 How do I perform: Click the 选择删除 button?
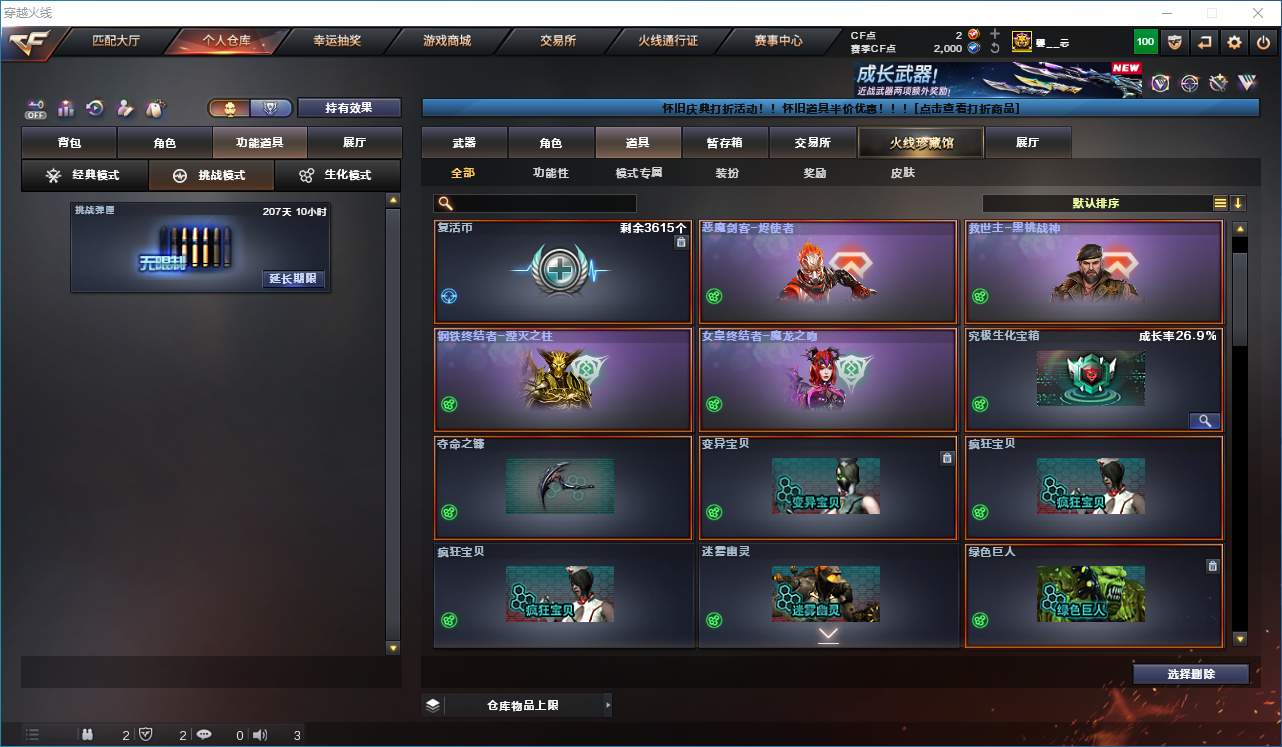[x=1190, y=674]
